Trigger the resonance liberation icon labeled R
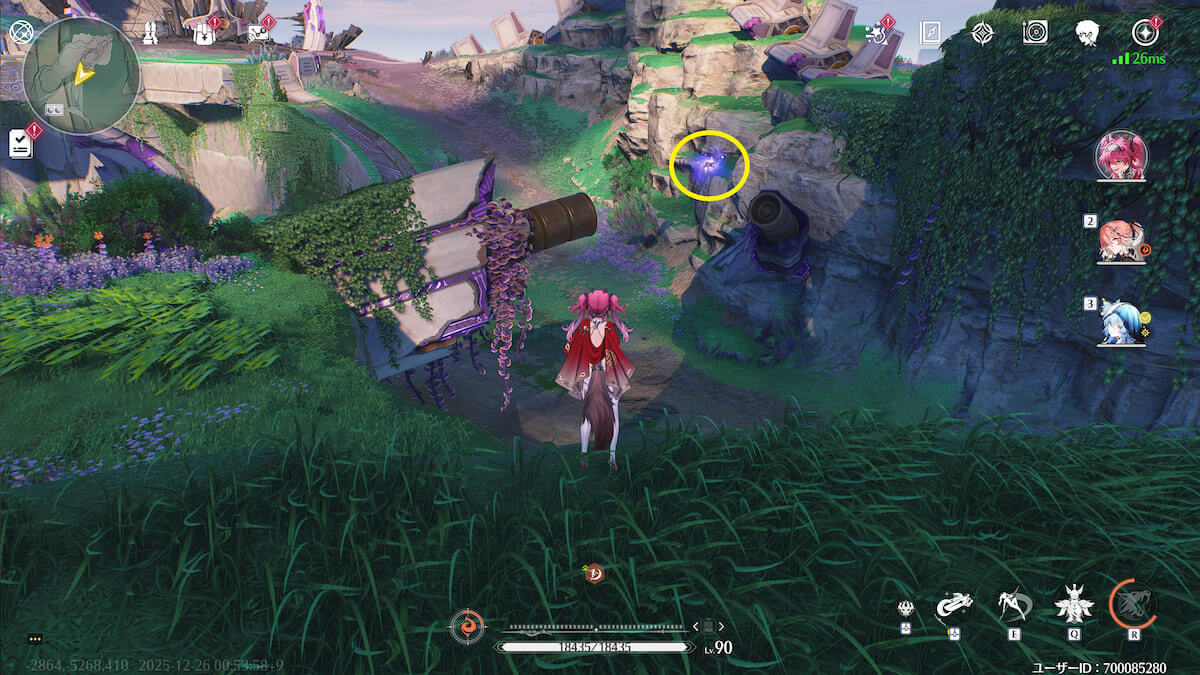 (x=1133, y=603)
